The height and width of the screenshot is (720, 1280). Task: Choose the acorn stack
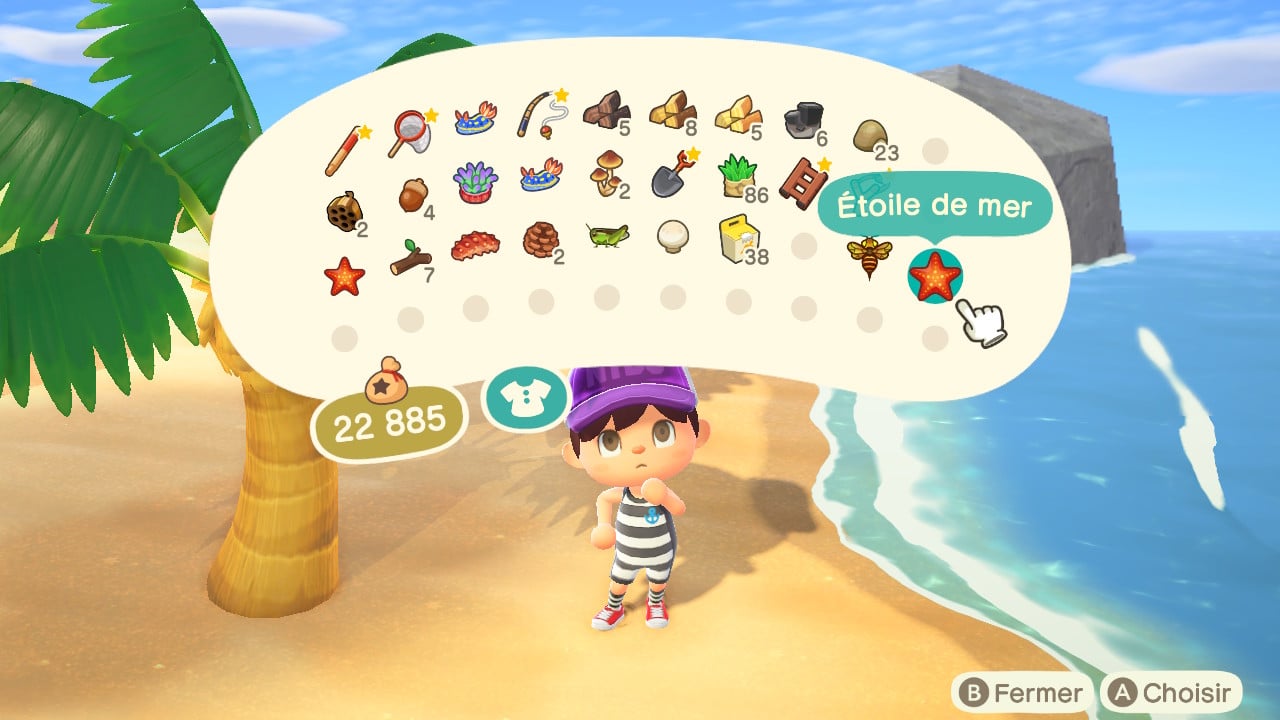coord(411,195)
